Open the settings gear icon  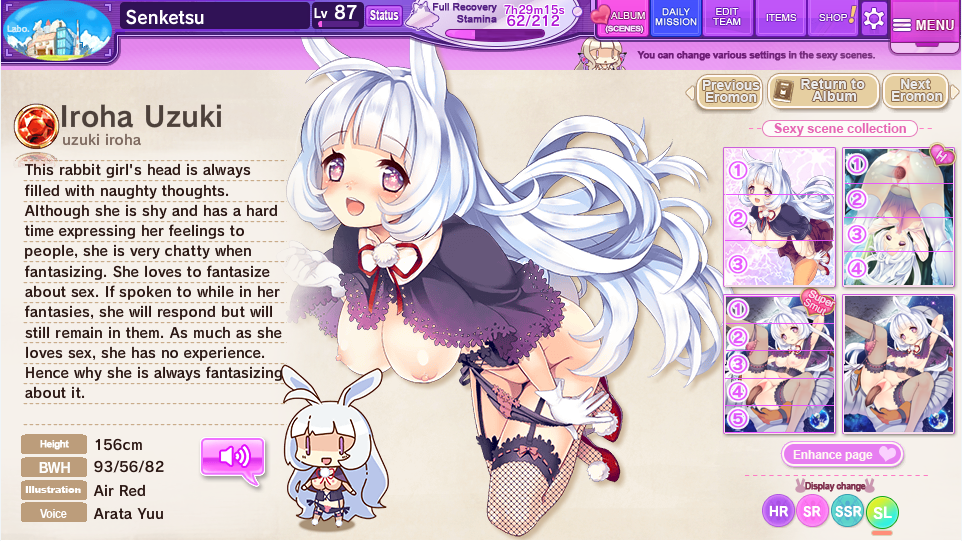pos(874,18)
